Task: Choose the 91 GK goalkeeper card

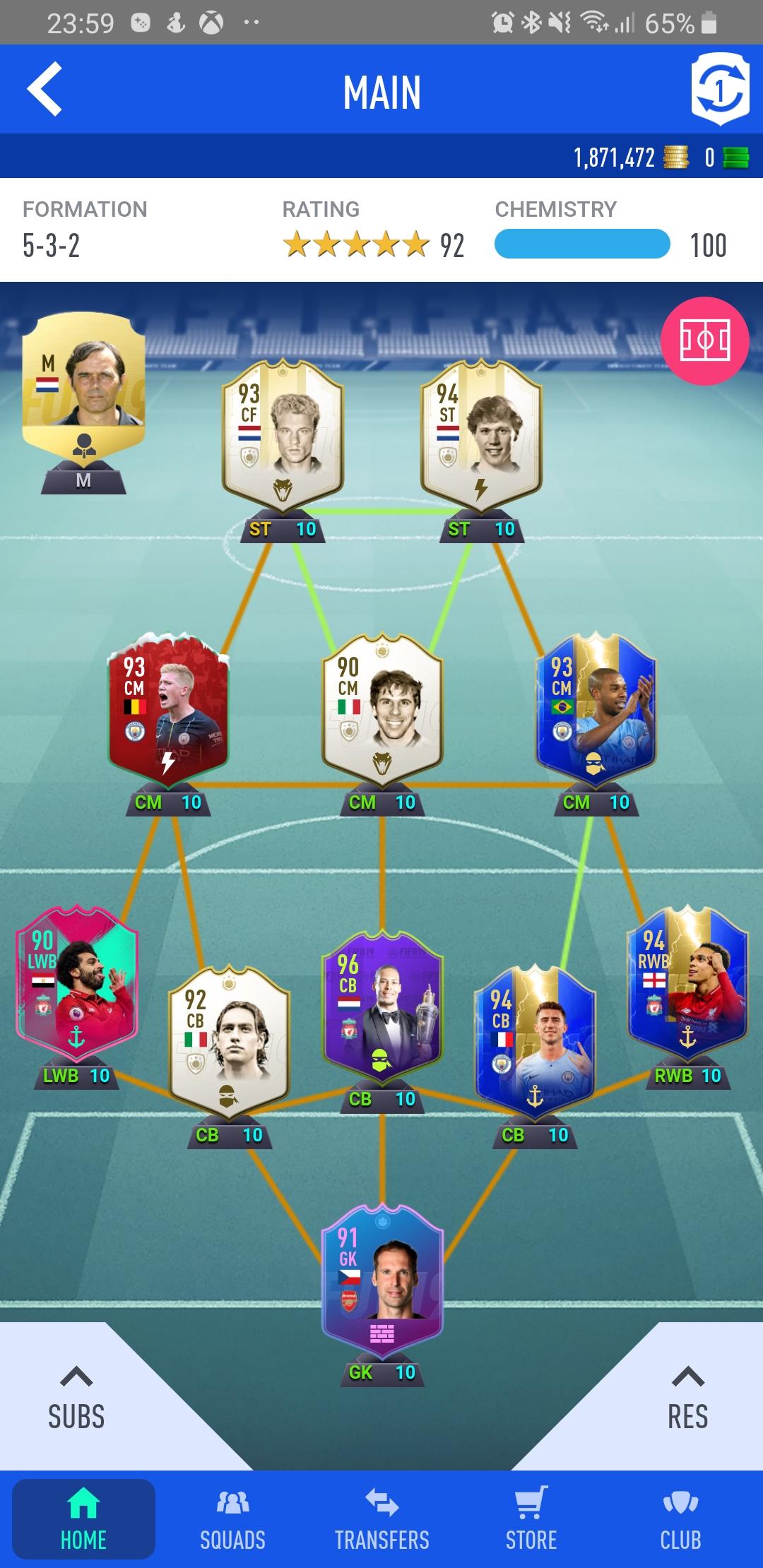Action: click(382, 1280)
